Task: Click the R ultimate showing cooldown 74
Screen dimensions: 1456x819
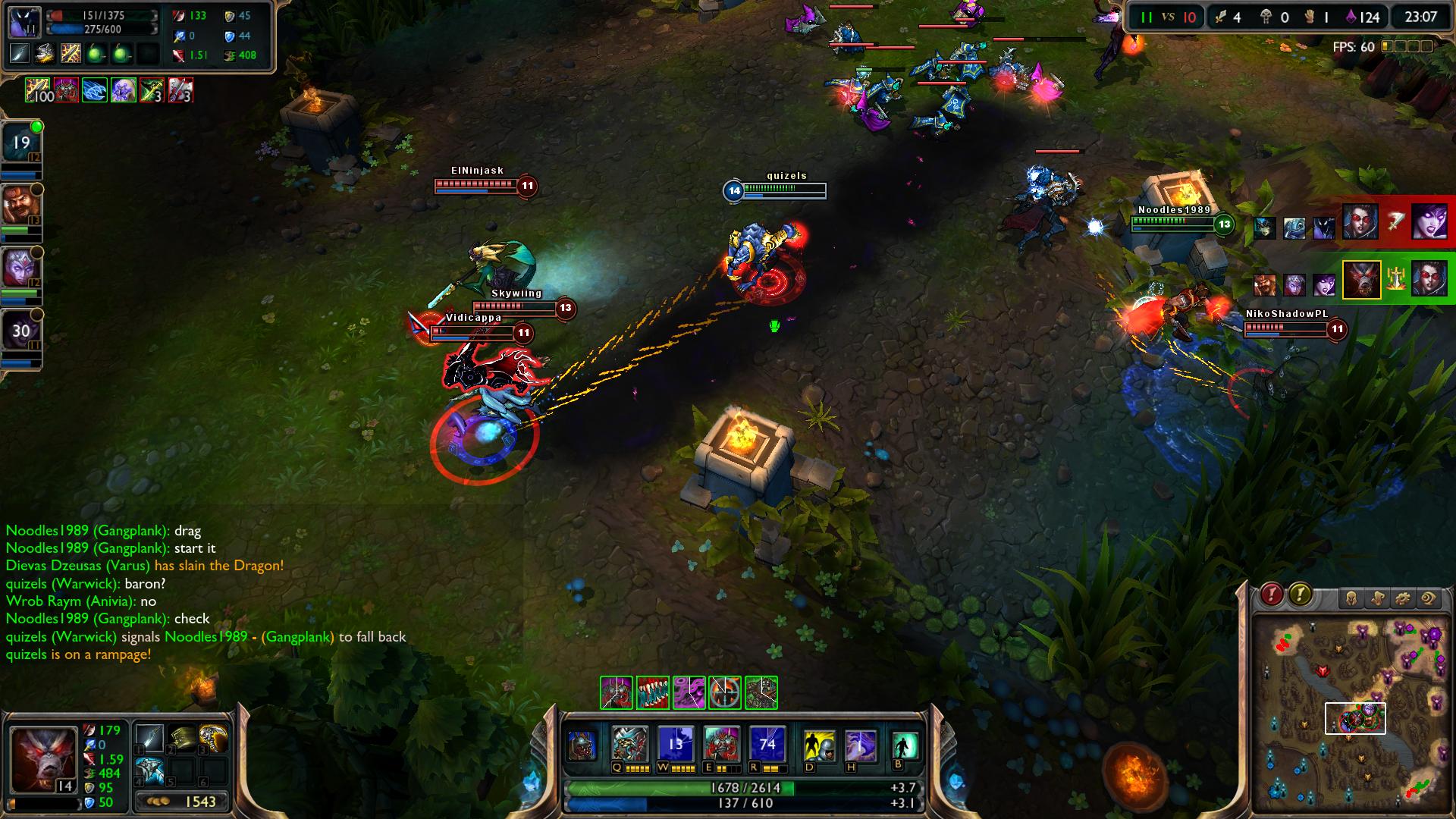Action: (x=767, y=744)
